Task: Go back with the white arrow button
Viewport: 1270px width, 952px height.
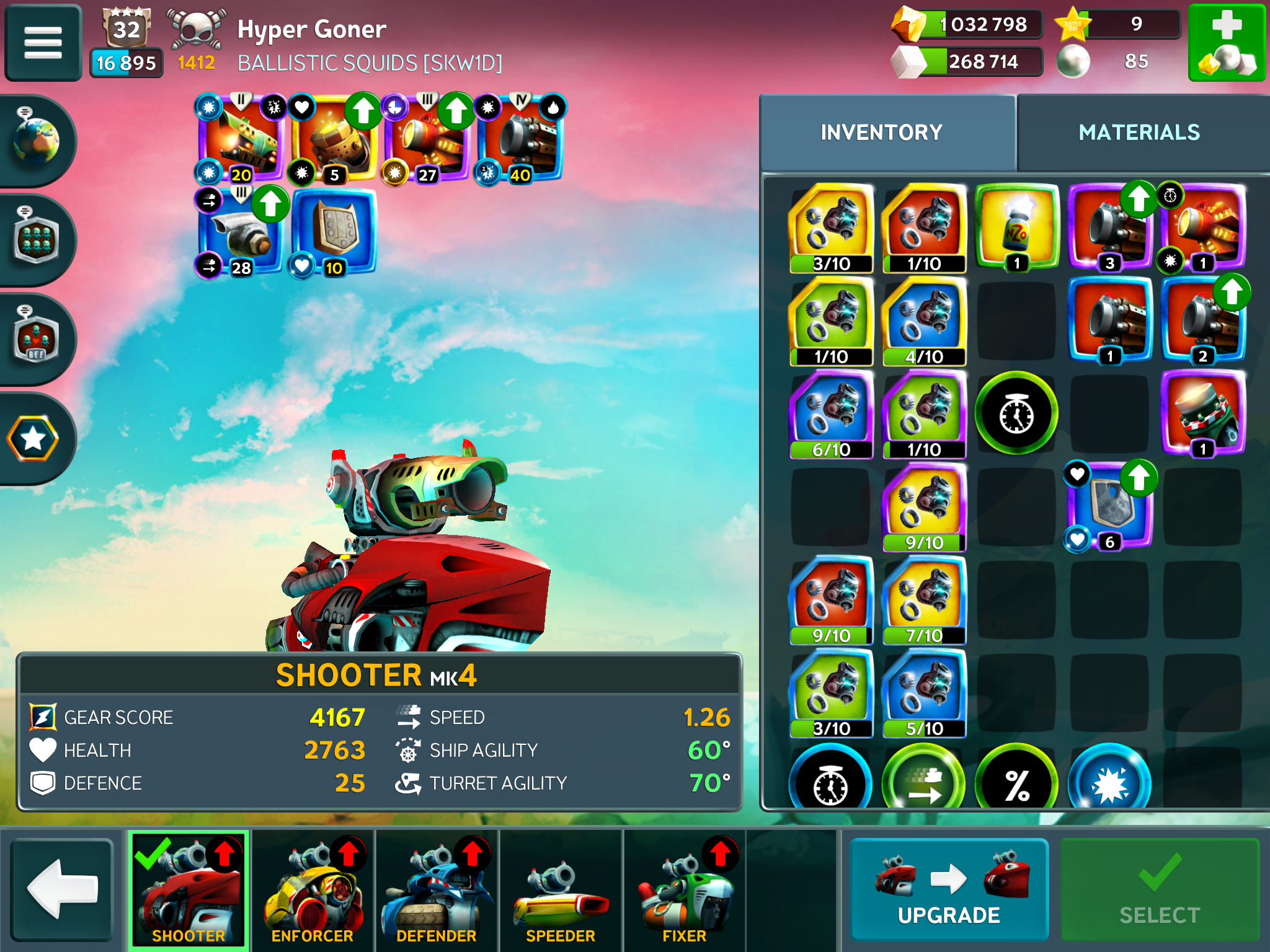Action: pos(62,889)
